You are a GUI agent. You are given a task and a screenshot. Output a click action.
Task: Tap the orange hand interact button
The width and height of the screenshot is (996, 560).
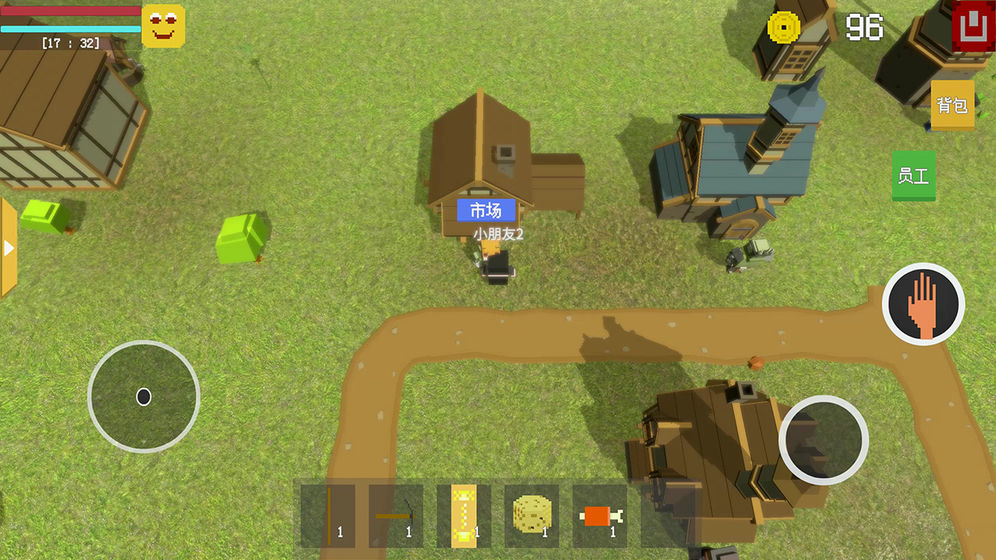coord(923,304)
